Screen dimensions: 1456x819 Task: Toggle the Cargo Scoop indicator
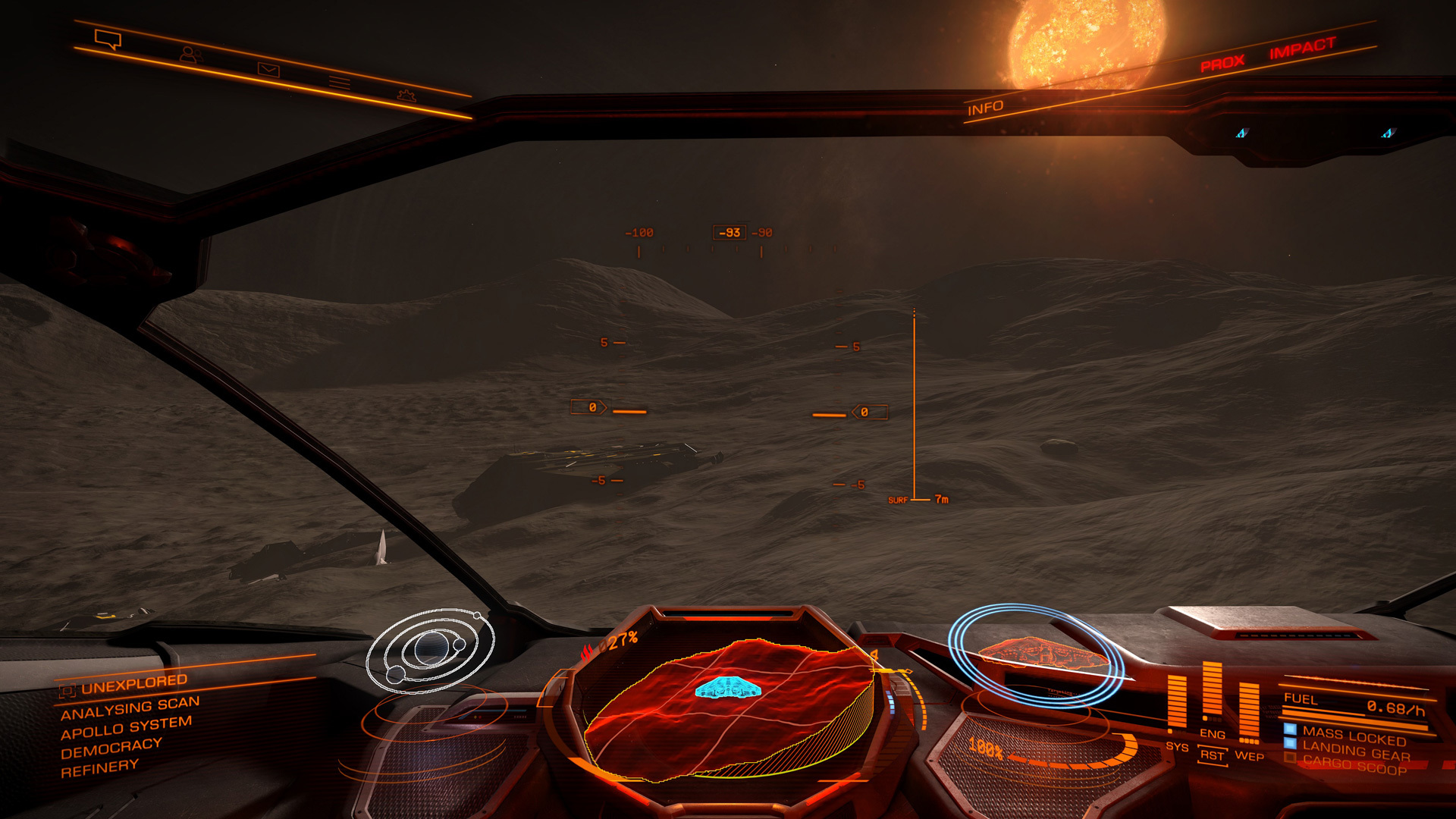point(1354,766)
